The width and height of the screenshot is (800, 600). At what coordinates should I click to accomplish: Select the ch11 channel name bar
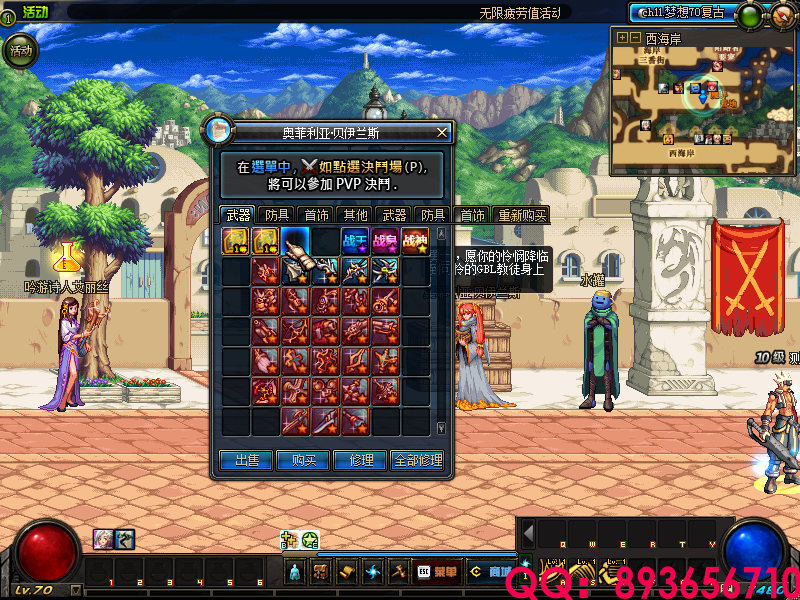click(x=682, y=13)
